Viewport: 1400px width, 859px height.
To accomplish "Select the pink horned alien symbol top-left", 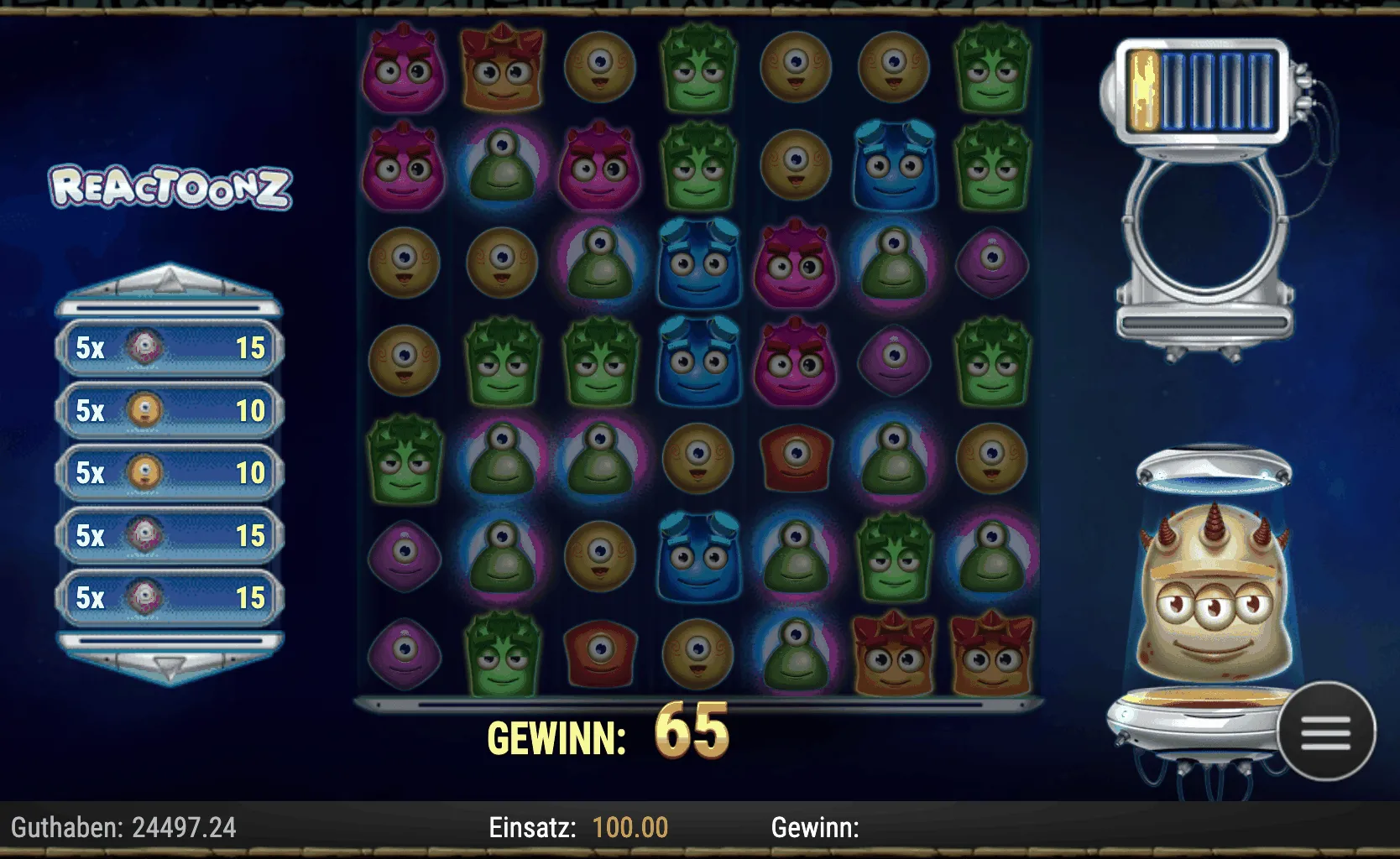I will pos(405,71).
